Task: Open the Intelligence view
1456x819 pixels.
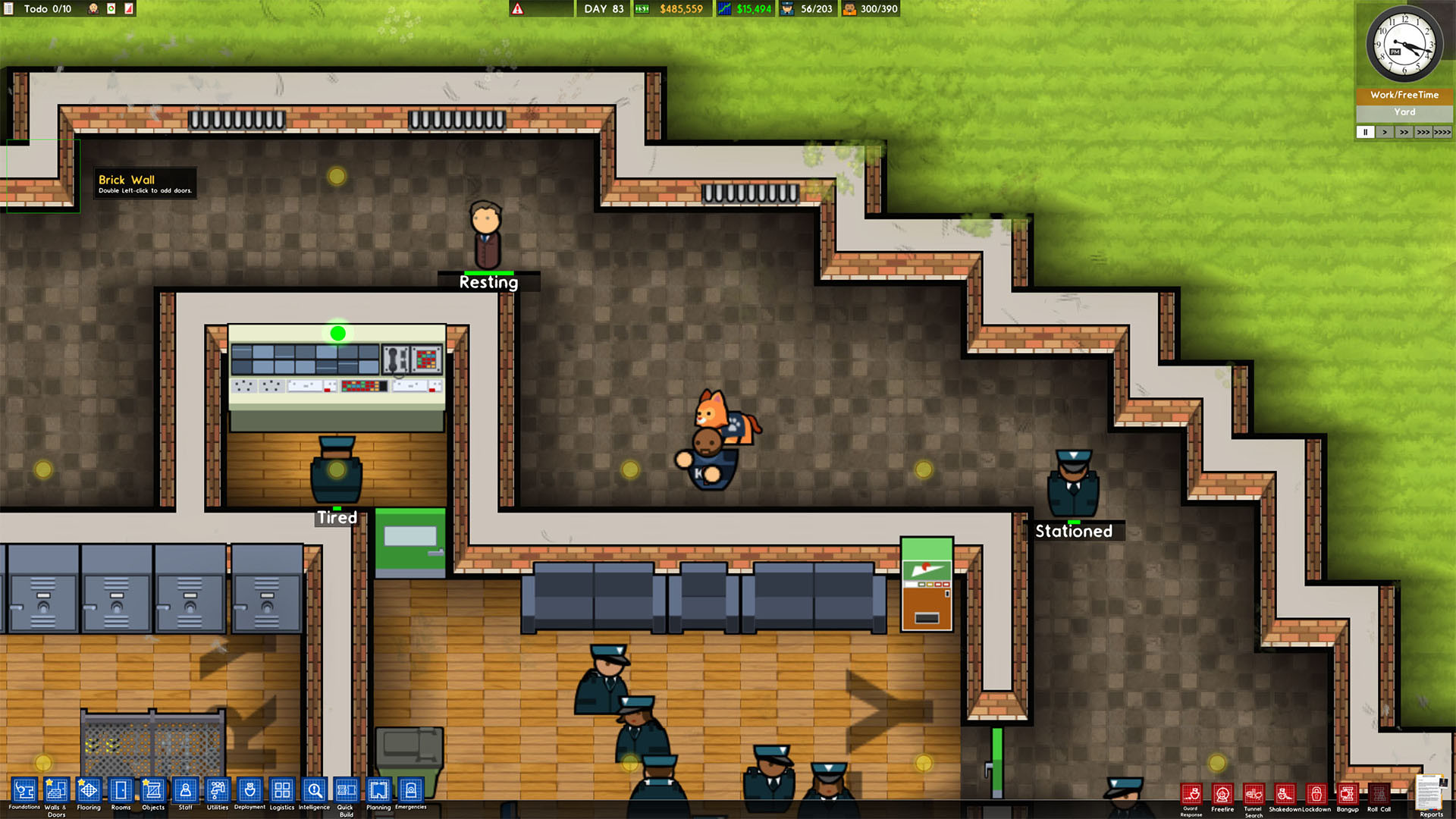Action: pyautogui.click(x=314, y=792)
